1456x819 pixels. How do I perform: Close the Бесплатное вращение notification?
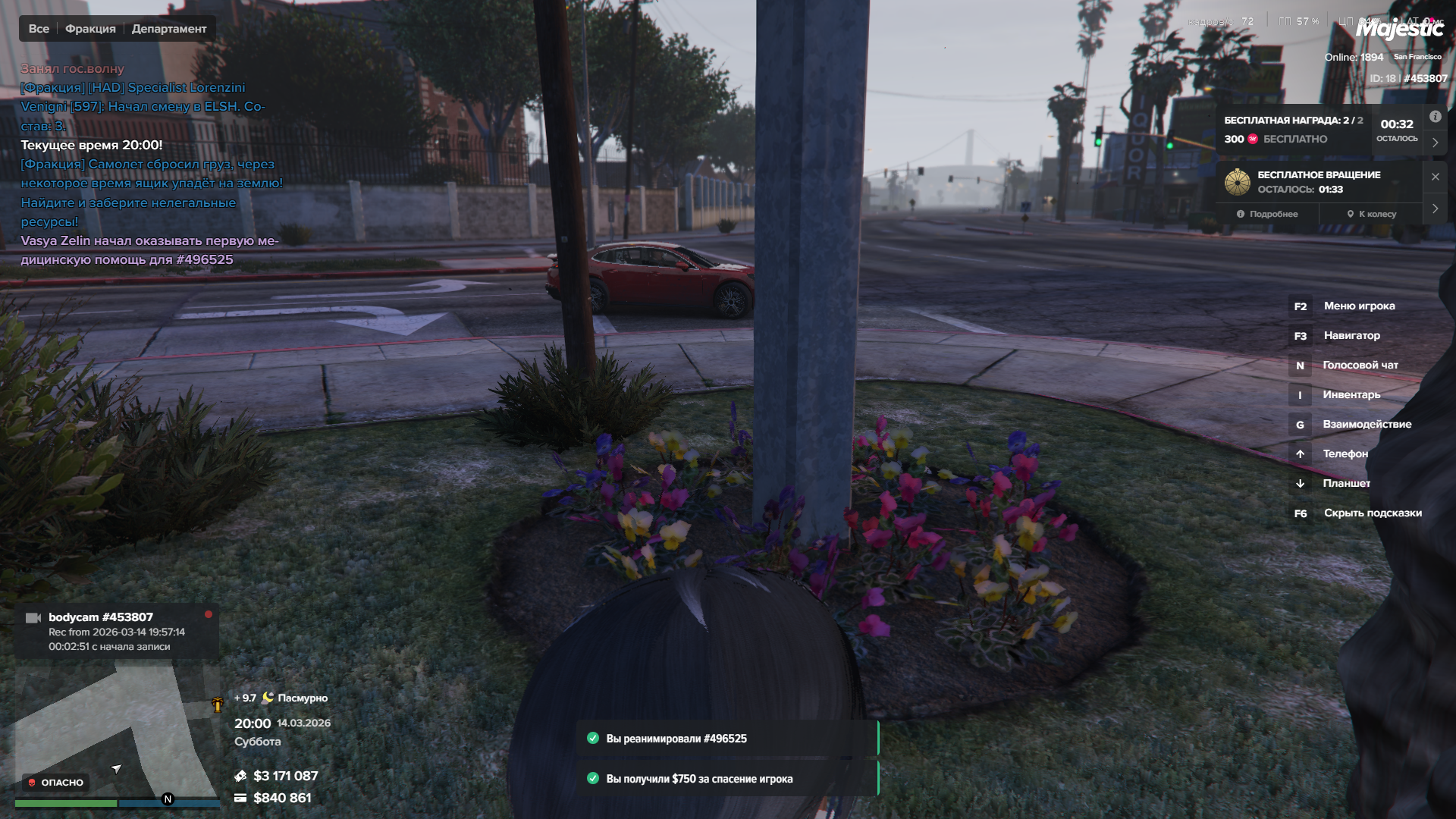click(1435, 177)
